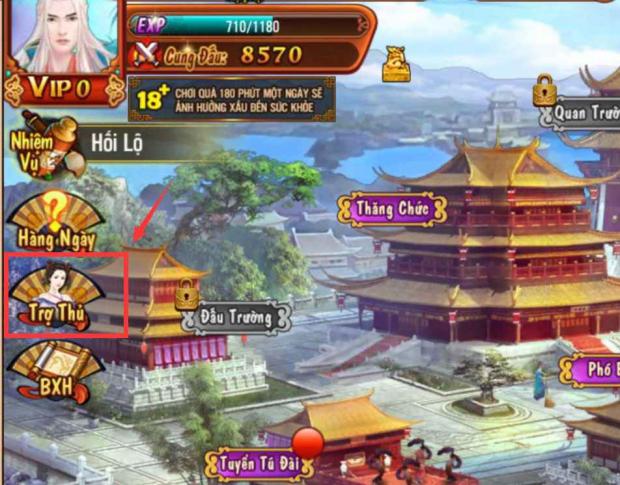Open the VIP 0 badge
Viewport: 620px width, 485px height.
pos(60,88)
